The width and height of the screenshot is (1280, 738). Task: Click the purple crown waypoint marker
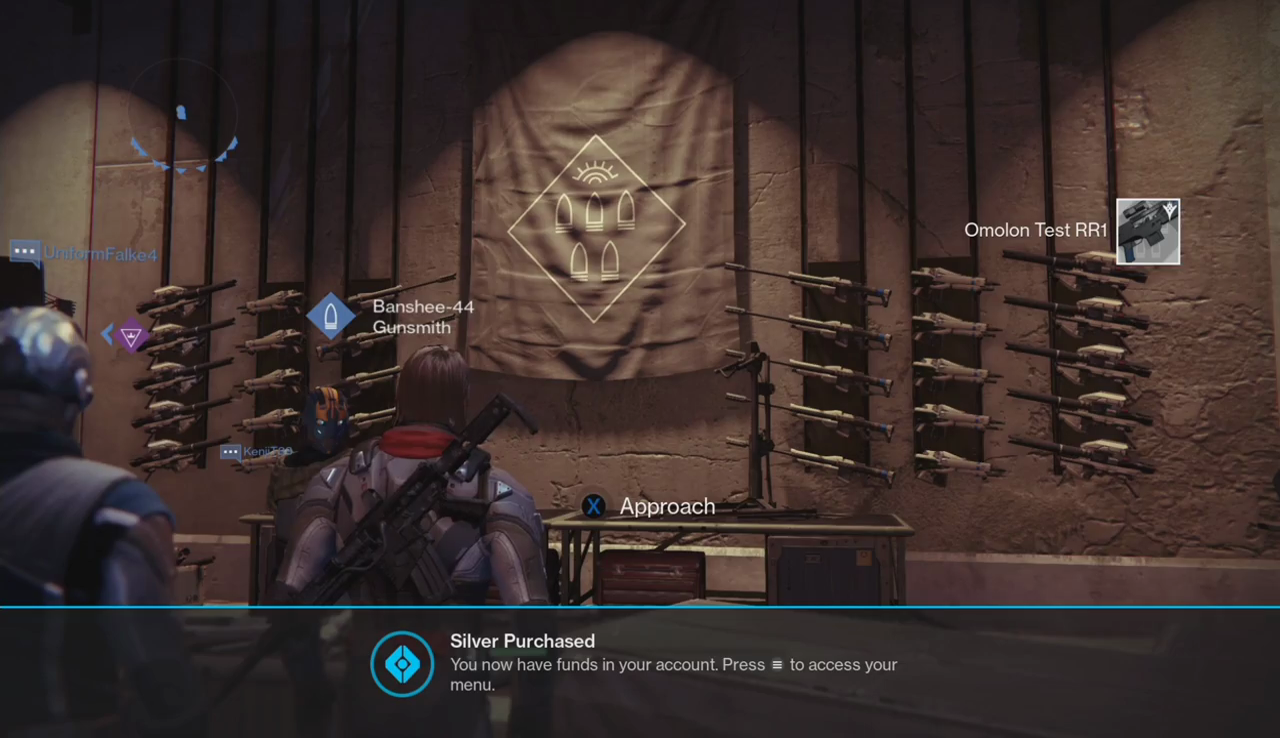coord(131,334)
